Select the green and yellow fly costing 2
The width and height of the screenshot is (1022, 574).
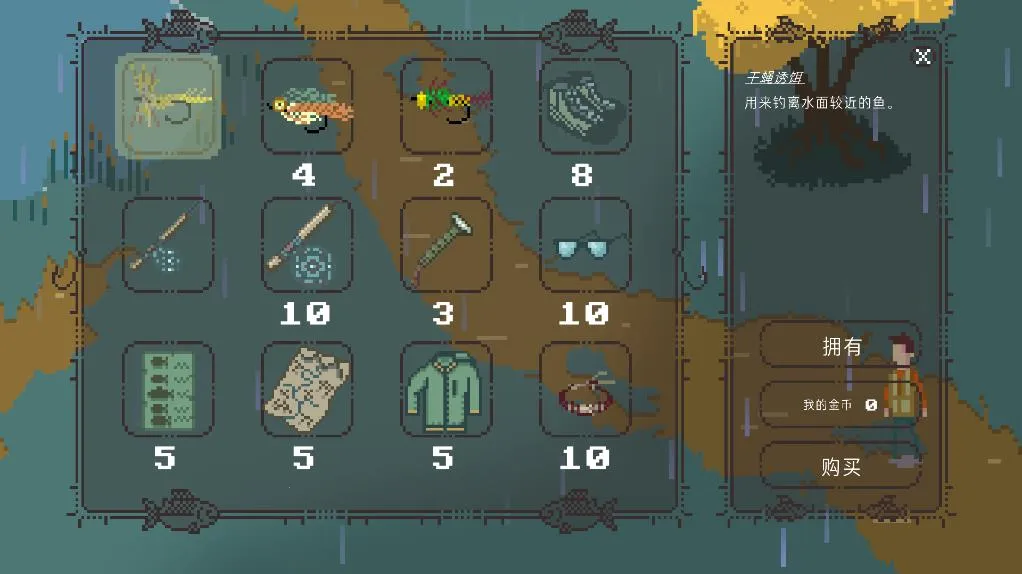point(446,105)
